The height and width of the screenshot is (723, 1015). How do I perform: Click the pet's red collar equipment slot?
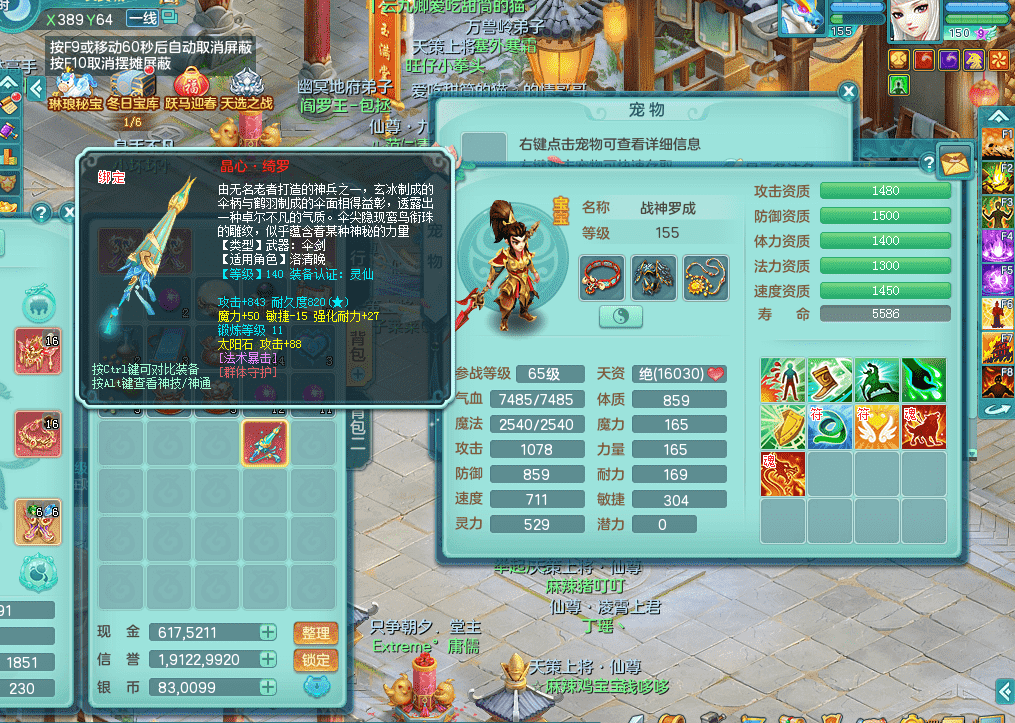click(602, 278)
